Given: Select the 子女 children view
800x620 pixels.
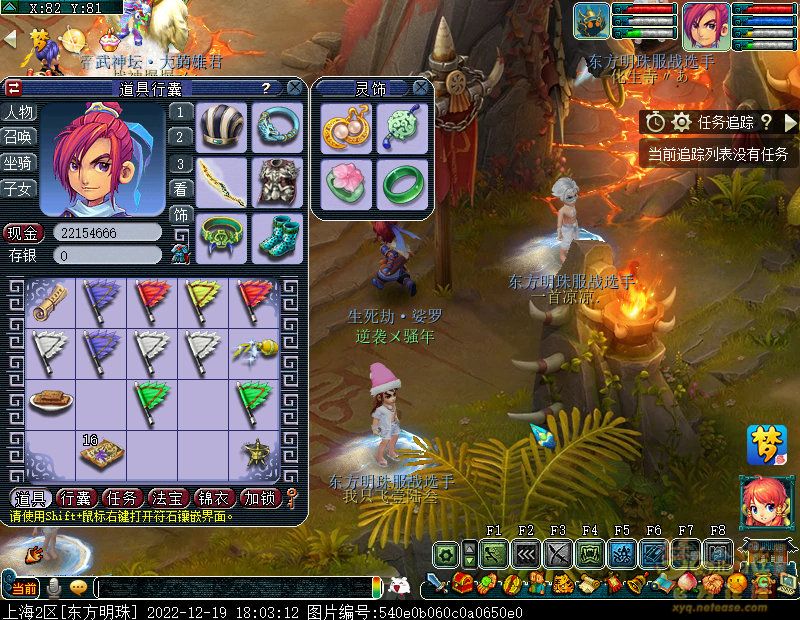Looking at the screenshot, I should point(18,188).
